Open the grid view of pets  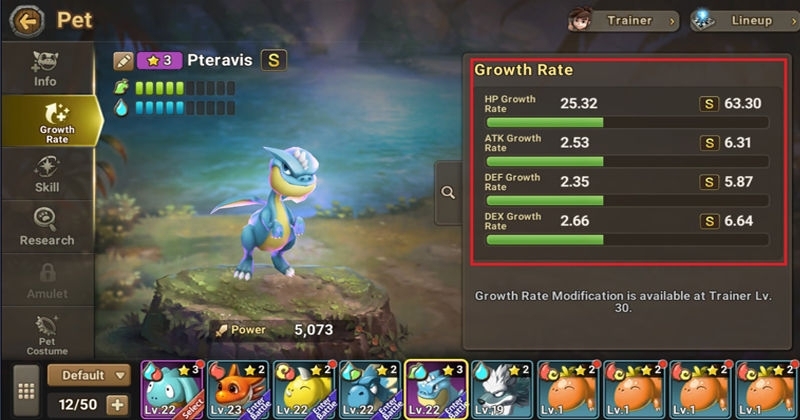click(x=27, y=390)
